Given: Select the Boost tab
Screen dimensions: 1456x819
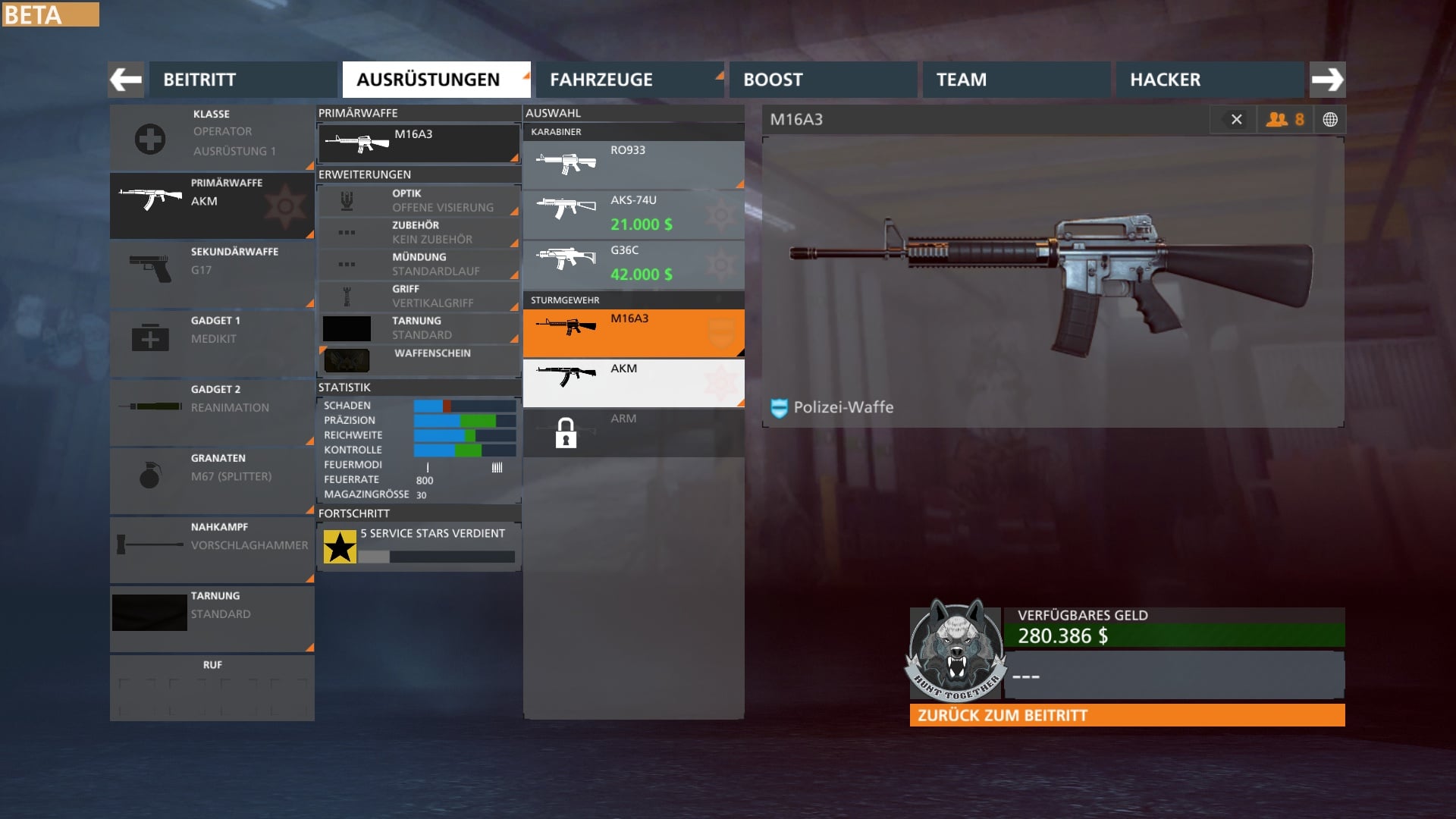Looking at the screenshot, I should pos(823,80).
